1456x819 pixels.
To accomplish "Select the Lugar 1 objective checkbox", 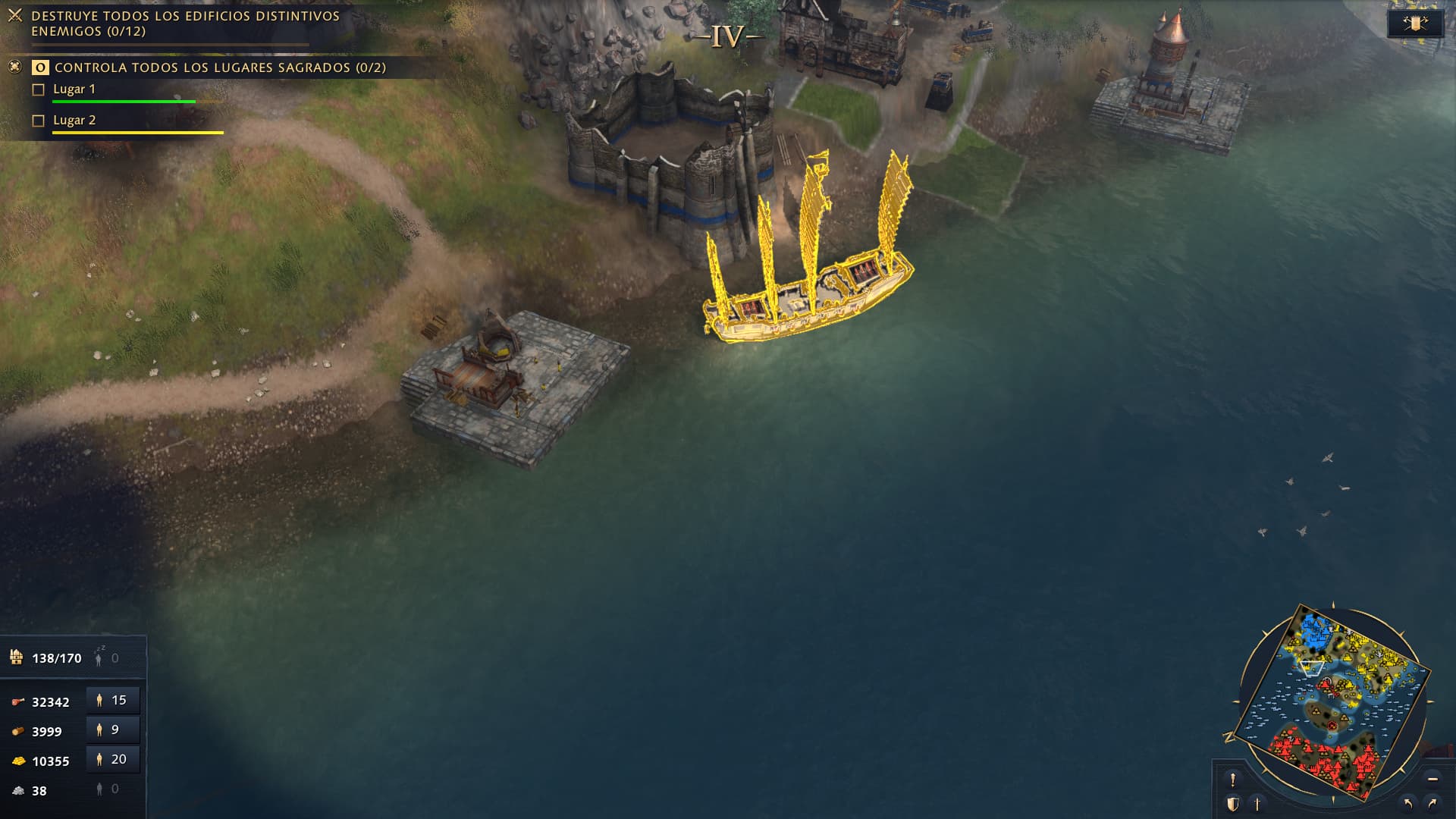I will (39, 89).
